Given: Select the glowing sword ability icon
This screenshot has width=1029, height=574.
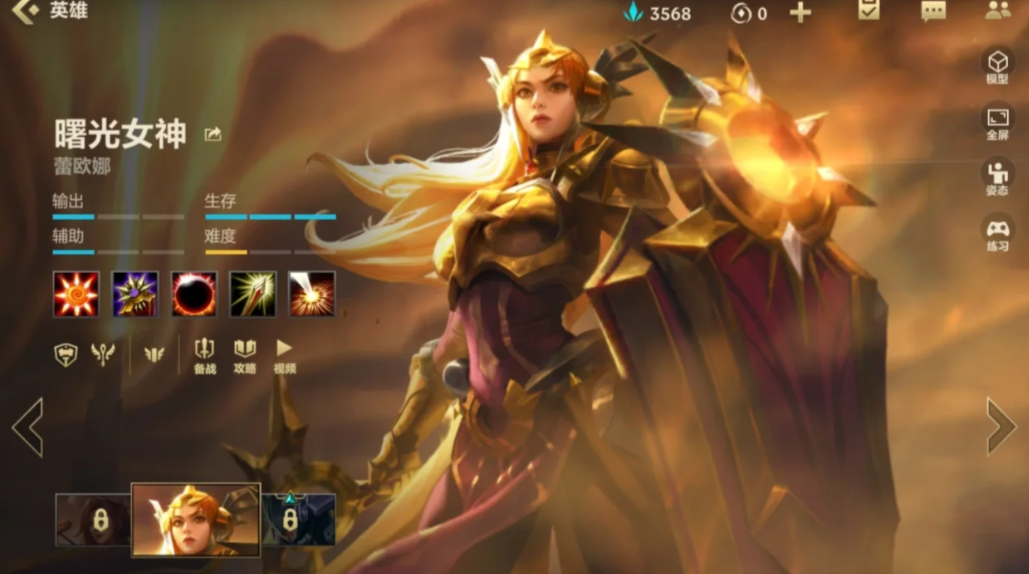Looking at the screenshot, I should [x=253, y=294].
